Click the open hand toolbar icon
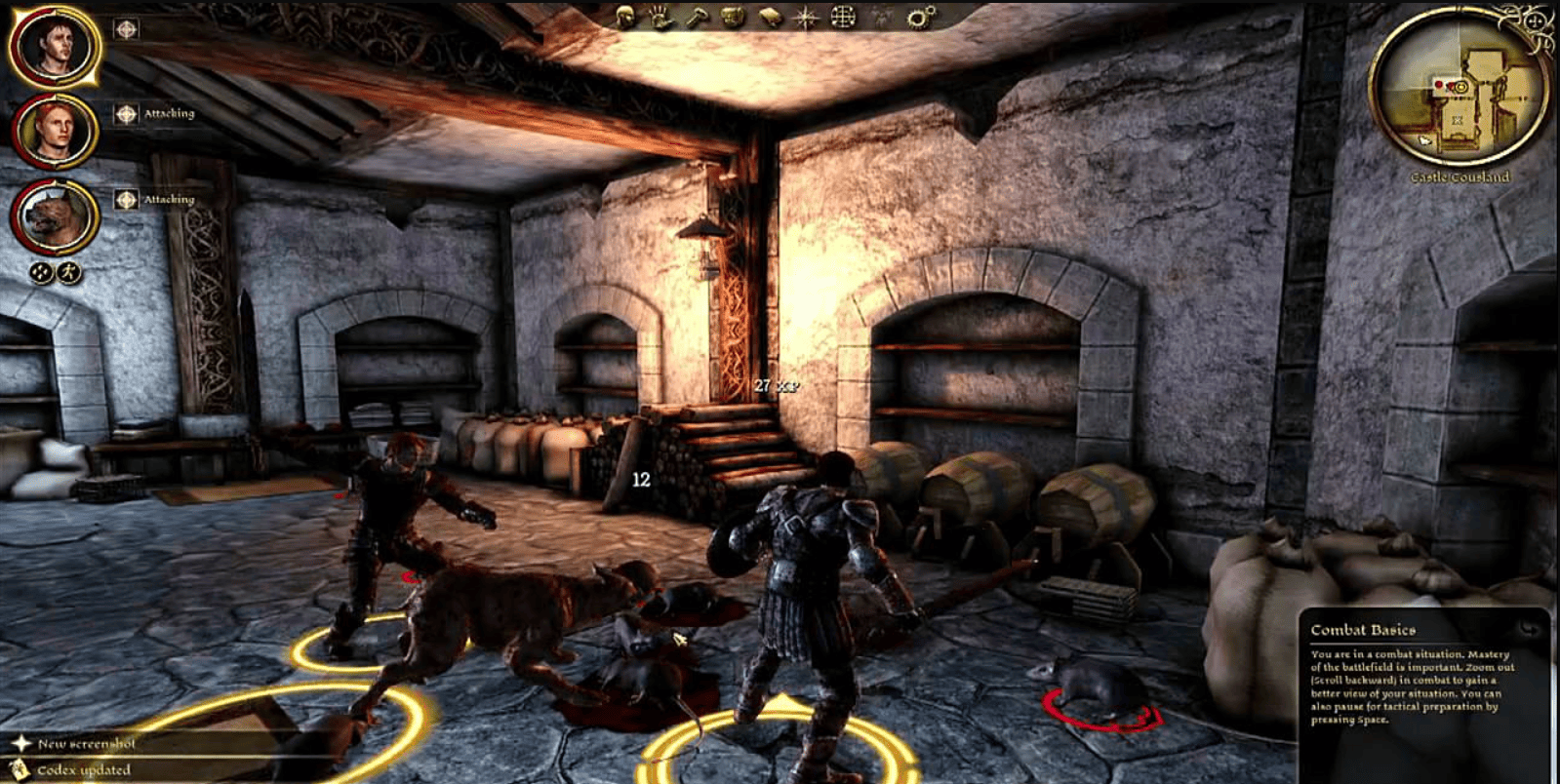Image resolution: width=1560 pixels, height=784 pixels. tap(660, 17)
